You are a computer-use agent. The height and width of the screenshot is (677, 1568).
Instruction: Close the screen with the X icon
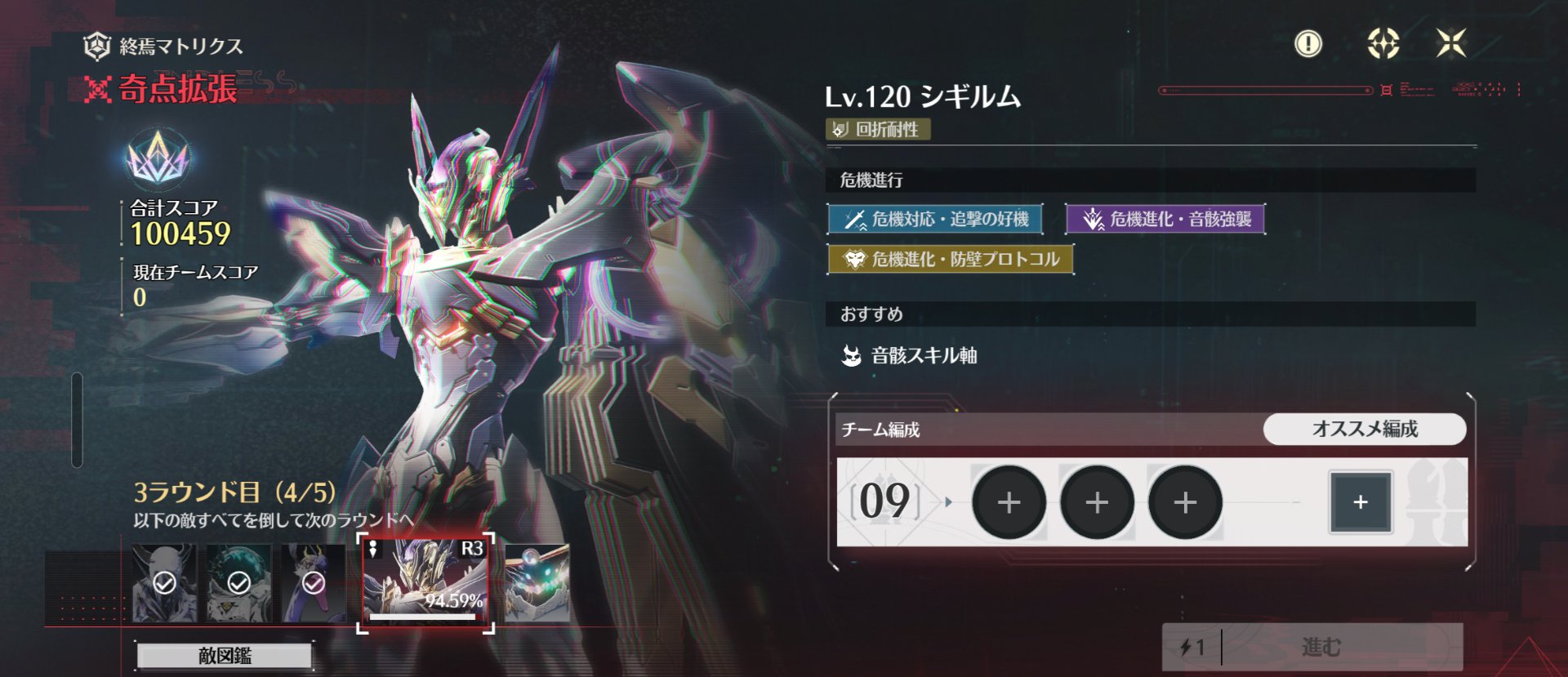point(1451,43)
